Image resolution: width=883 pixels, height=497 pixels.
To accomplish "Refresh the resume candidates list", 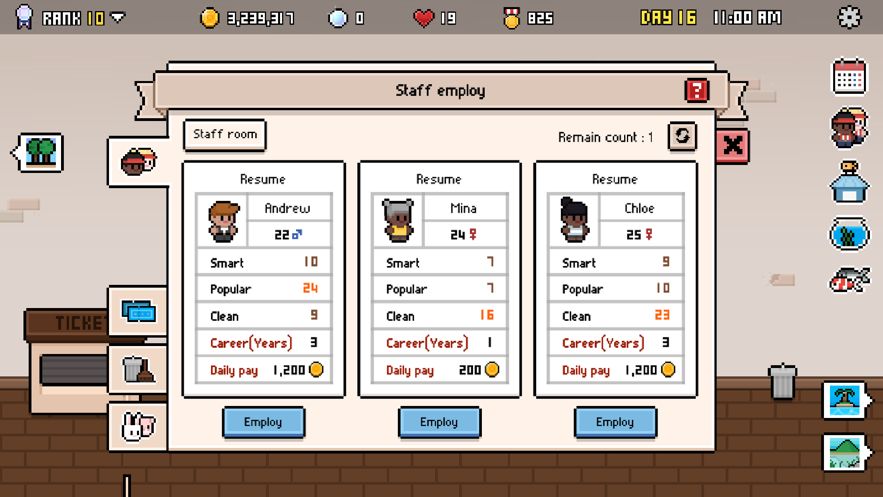I will (x=682, y=137).
